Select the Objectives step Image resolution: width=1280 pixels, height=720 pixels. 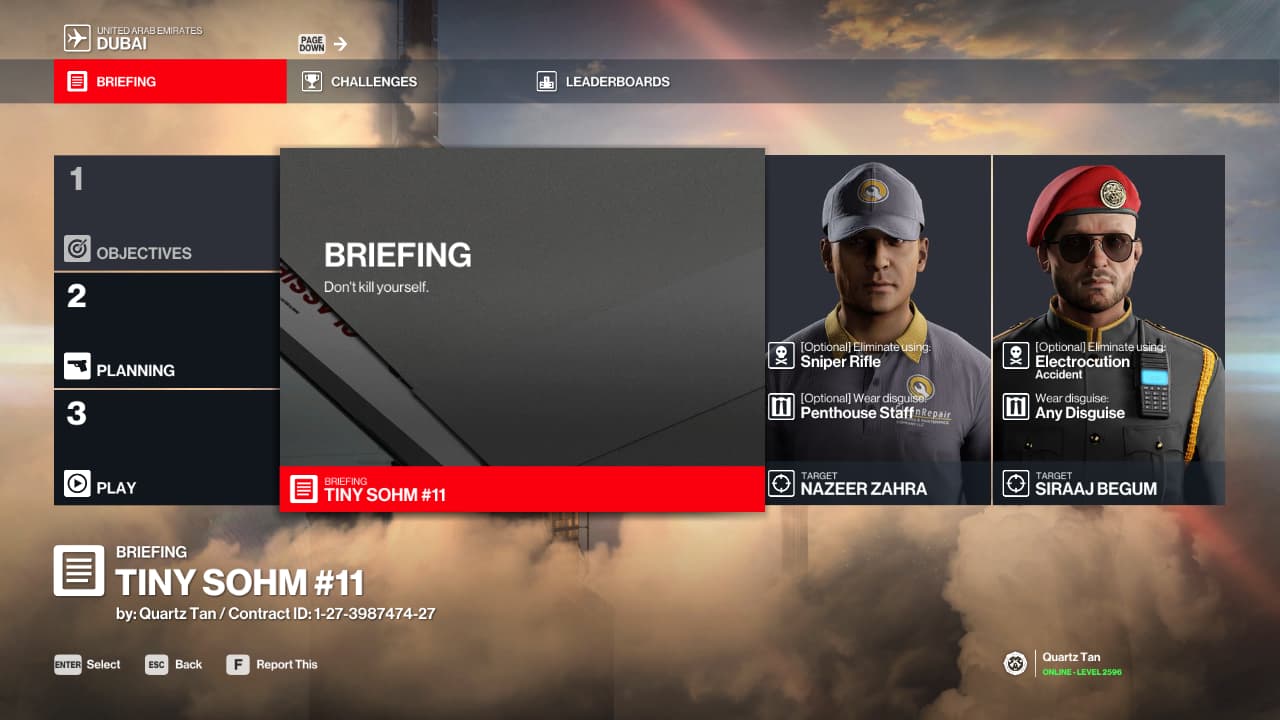tap(166, 213)
